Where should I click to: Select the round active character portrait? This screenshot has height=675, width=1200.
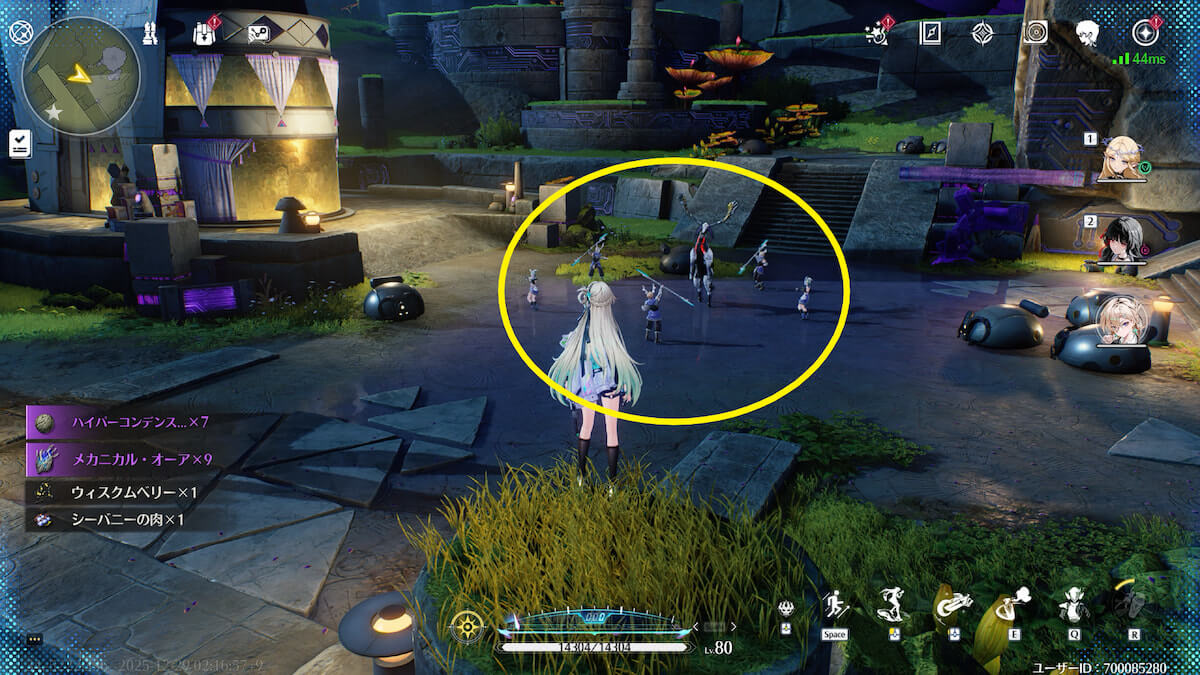(1121, 318)
